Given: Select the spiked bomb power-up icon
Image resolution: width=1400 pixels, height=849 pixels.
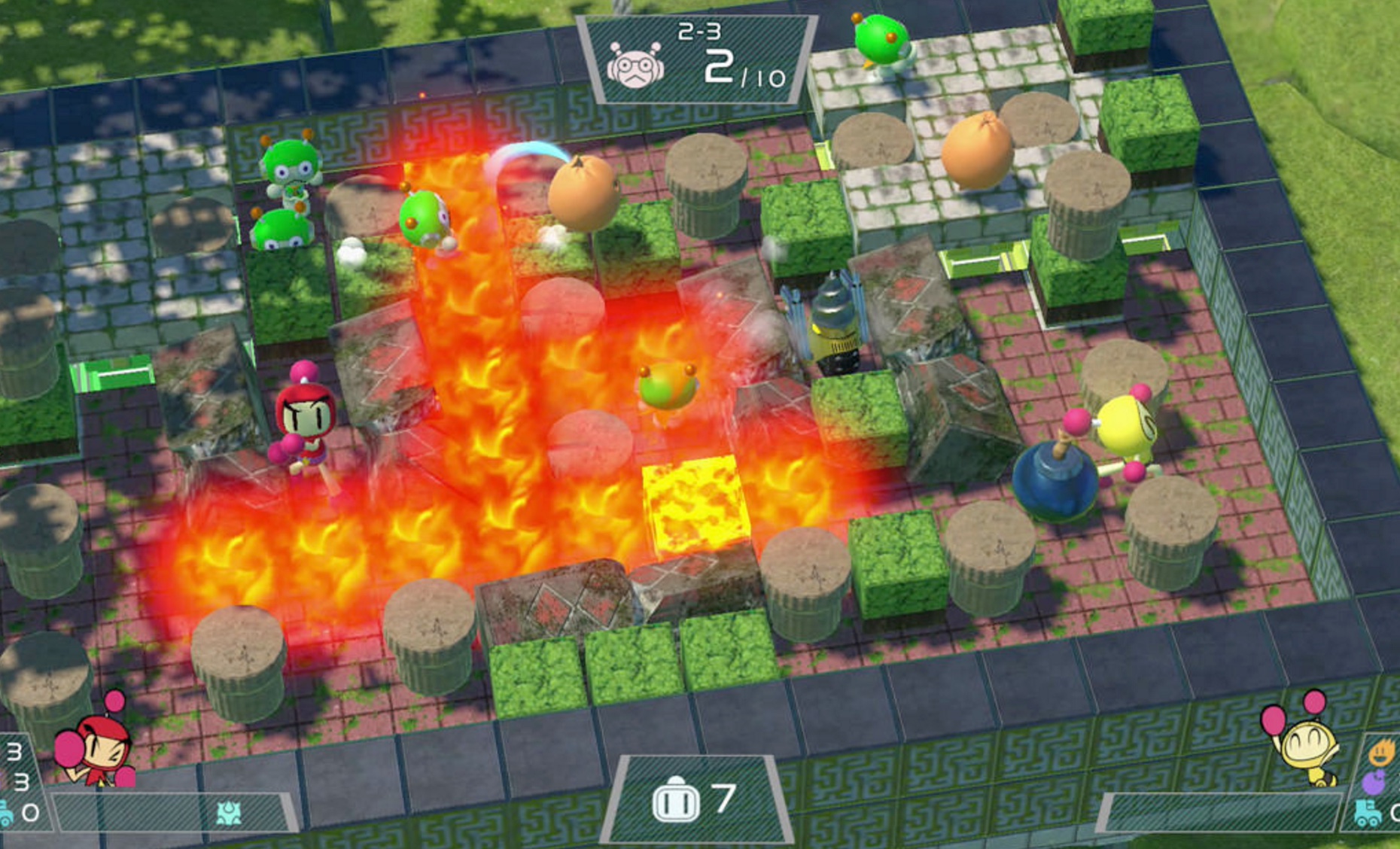Looking at the screenshot, I should tap(229, 813).
